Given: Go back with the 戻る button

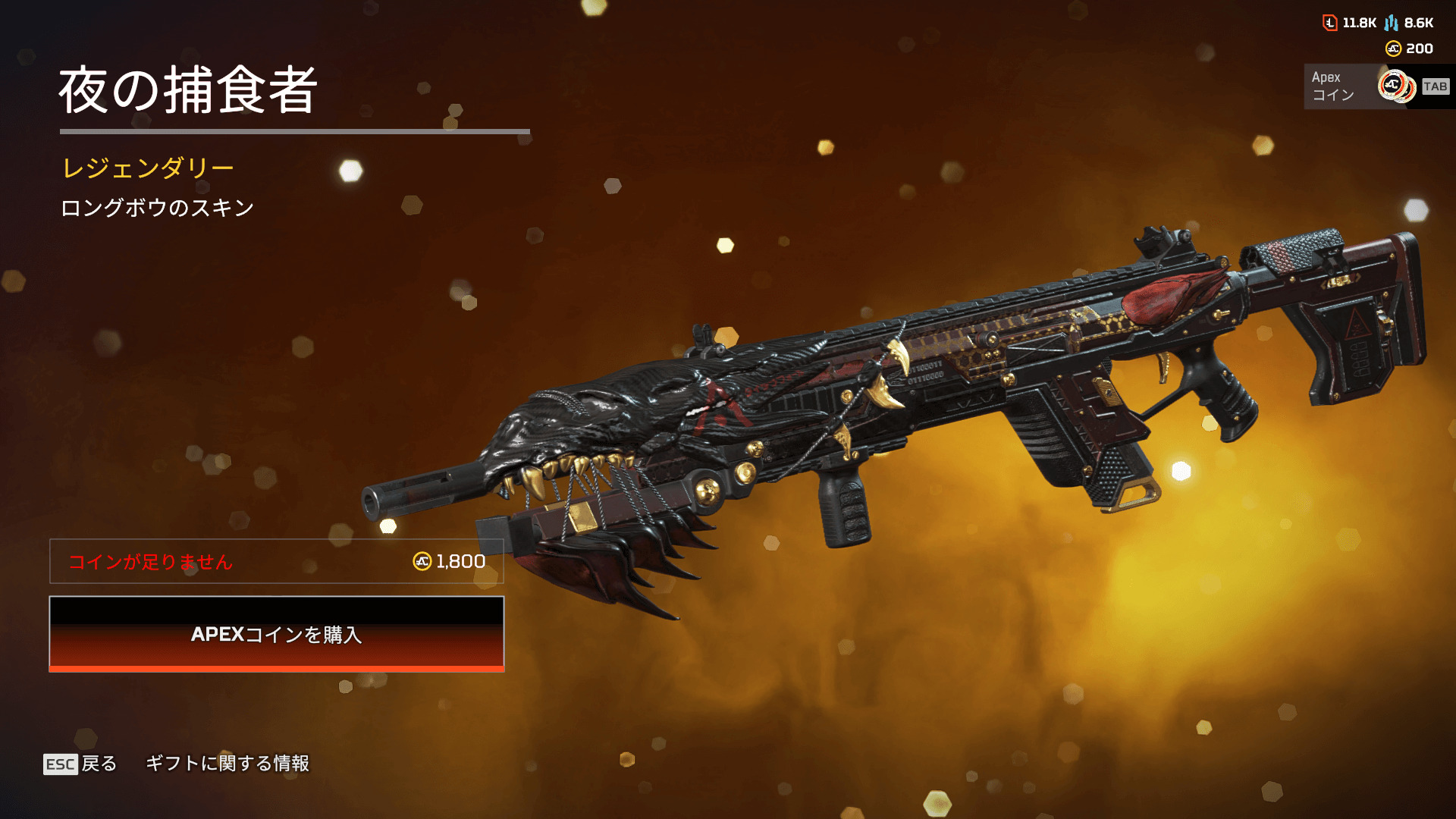Looking at the screenshot, I should click(80, 764).
